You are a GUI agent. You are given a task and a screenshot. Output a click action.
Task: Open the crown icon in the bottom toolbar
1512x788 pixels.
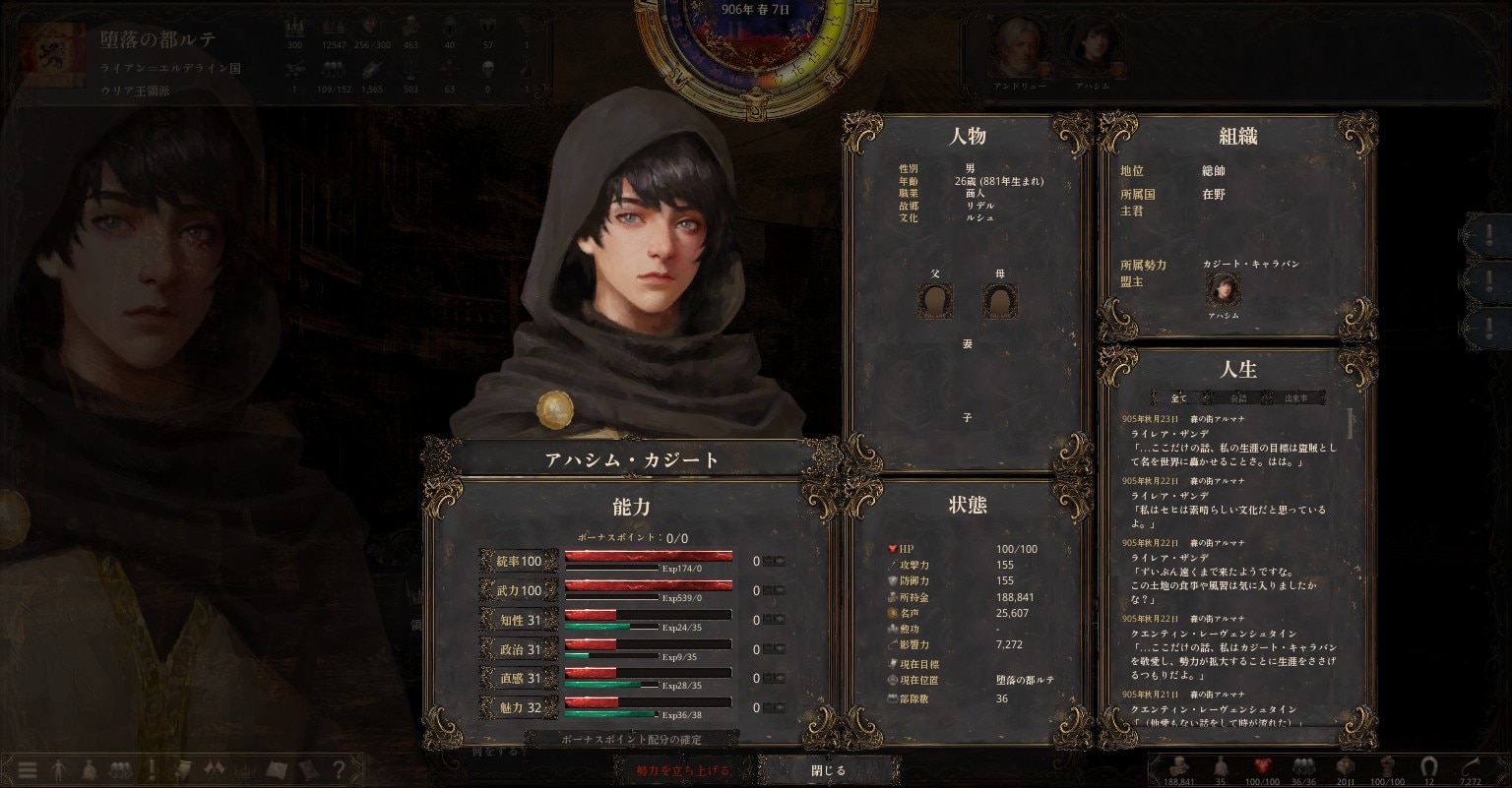[245, 770]
